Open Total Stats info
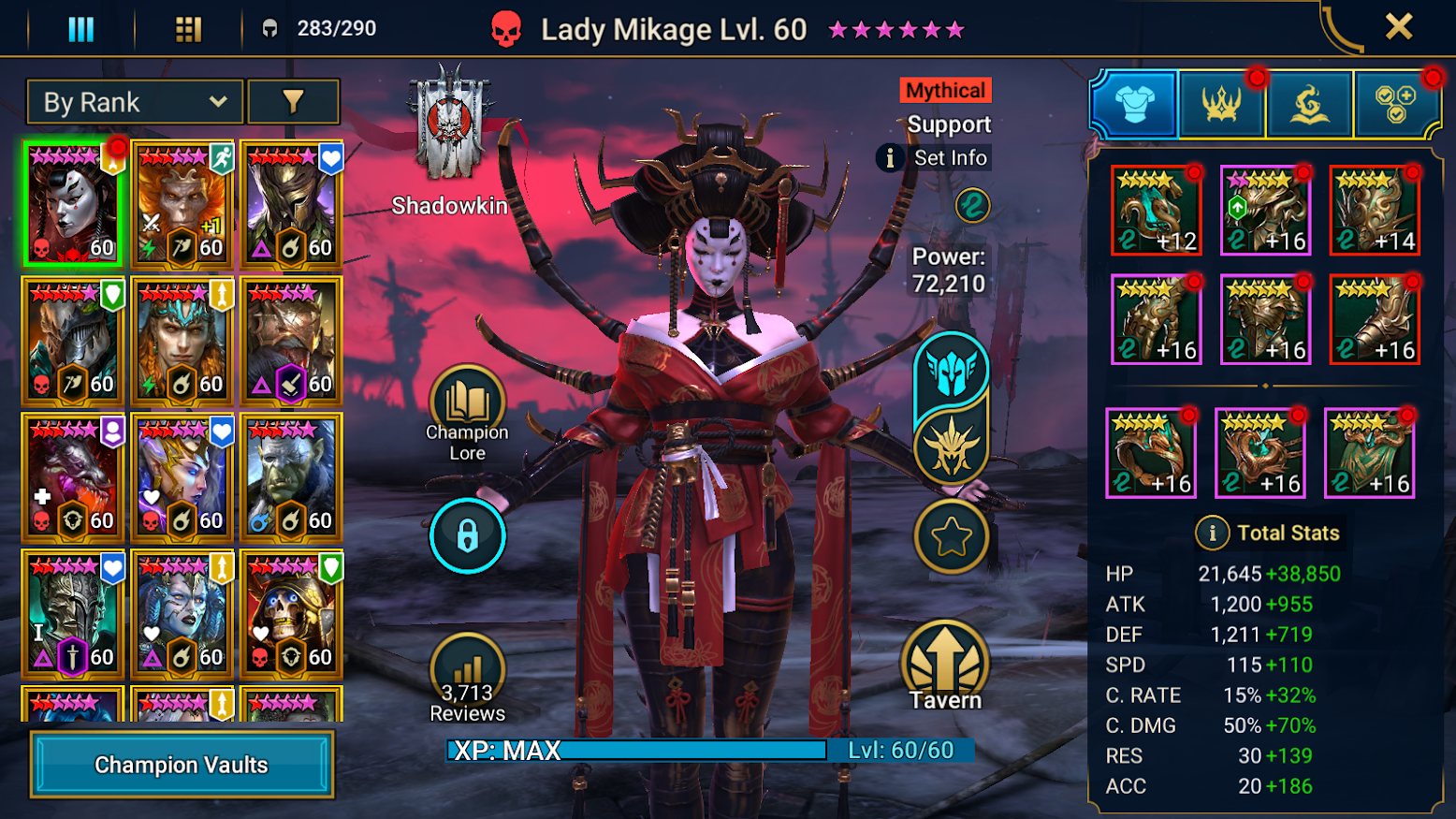 (1213, 534)
